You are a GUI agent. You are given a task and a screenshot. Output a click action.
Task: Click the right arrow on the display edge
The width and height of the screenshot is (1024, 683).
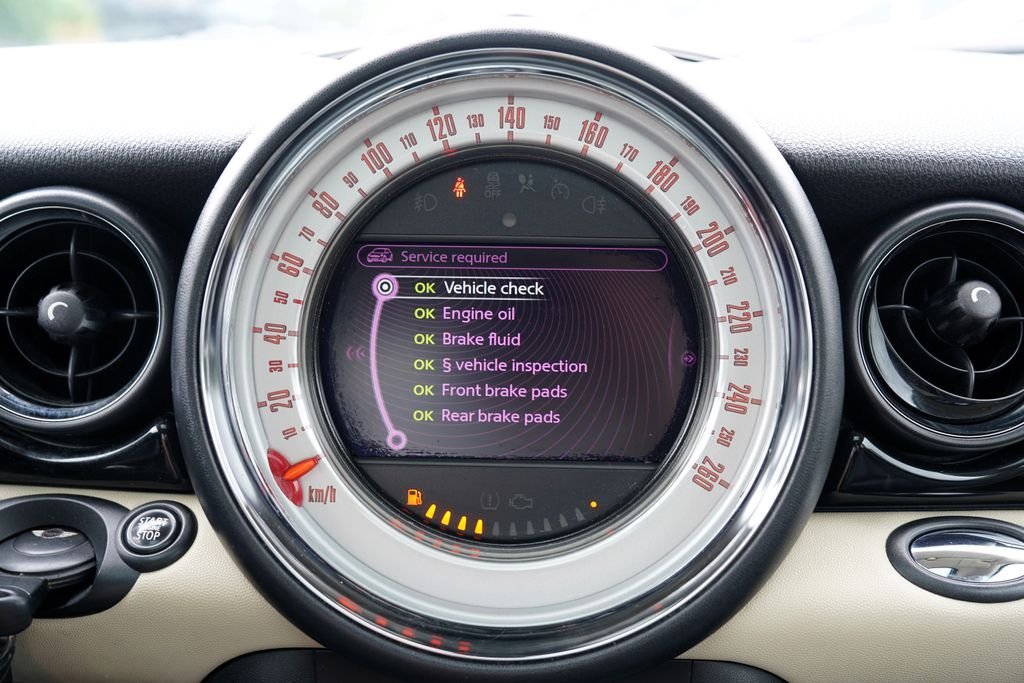pos(688,357)
